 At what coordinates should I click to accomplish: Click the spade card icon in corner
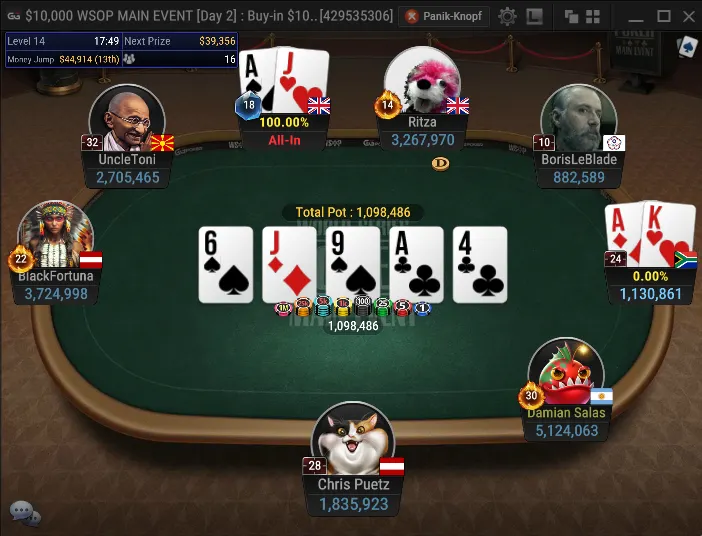[686, 47]
